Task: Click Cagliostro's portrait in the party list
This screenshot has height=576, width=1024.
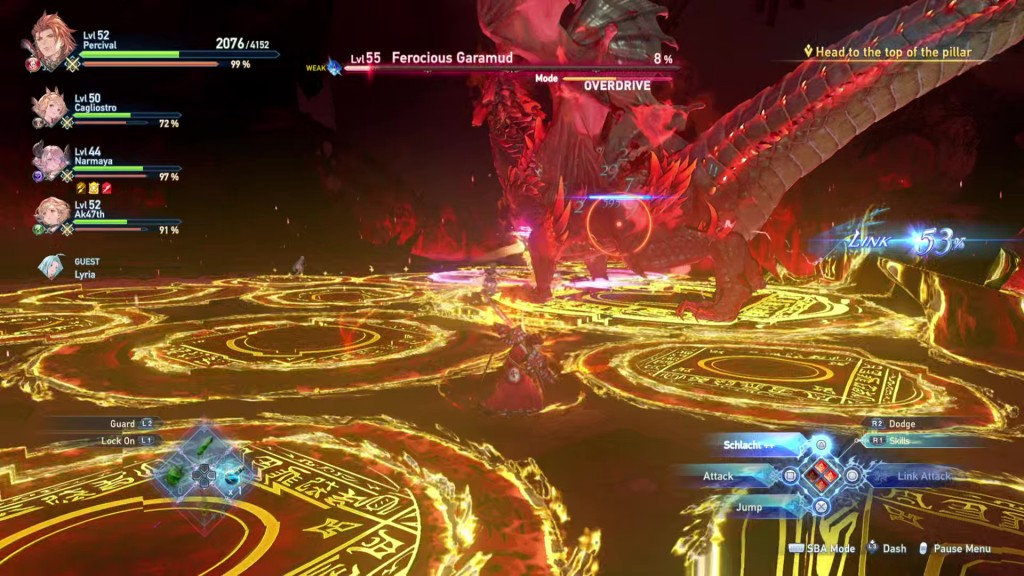Action: pyautogui.click(x=48, y=107)
